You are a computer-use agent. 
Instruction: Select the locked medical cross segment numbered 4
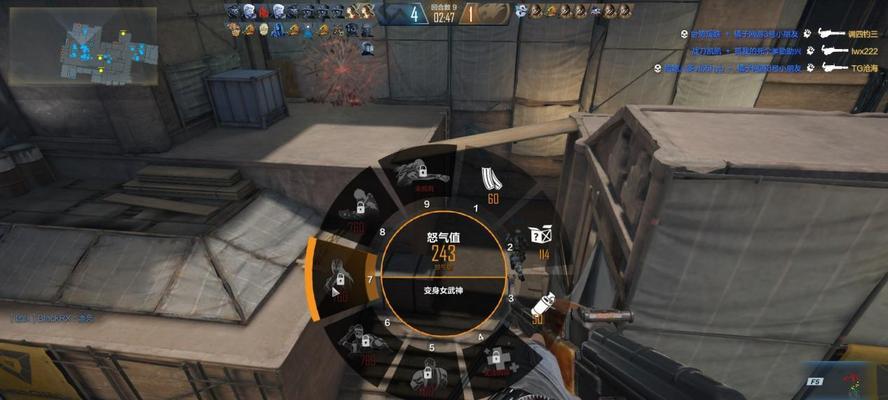tap(495, 362)
